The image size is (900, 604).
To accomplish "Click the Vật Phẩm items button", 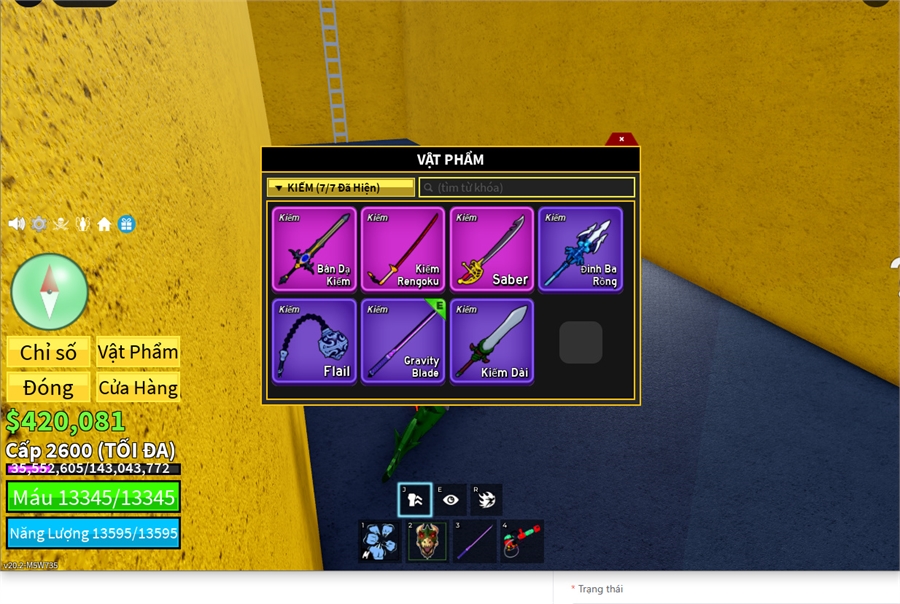I will tap(138, 352).
